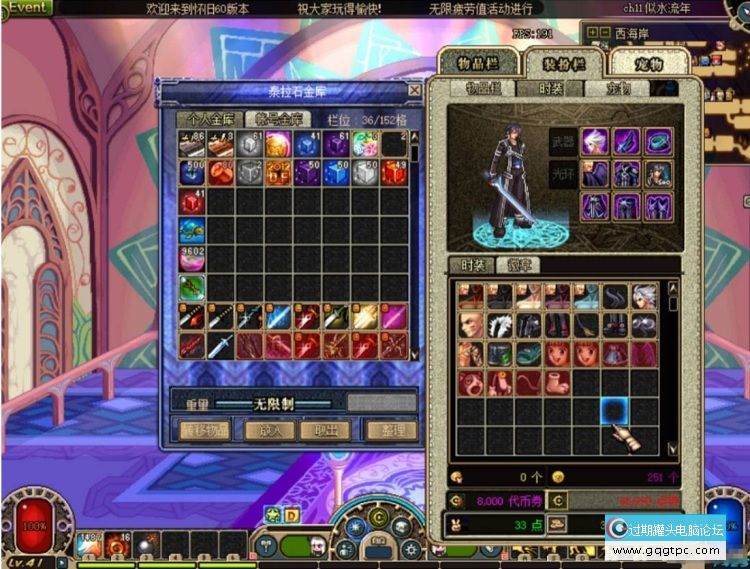The width and height of the screenshot is (750, 569).
Task: Sort the vault with the 整理 button
Action: pyautogui.click(x=392, y=430)
